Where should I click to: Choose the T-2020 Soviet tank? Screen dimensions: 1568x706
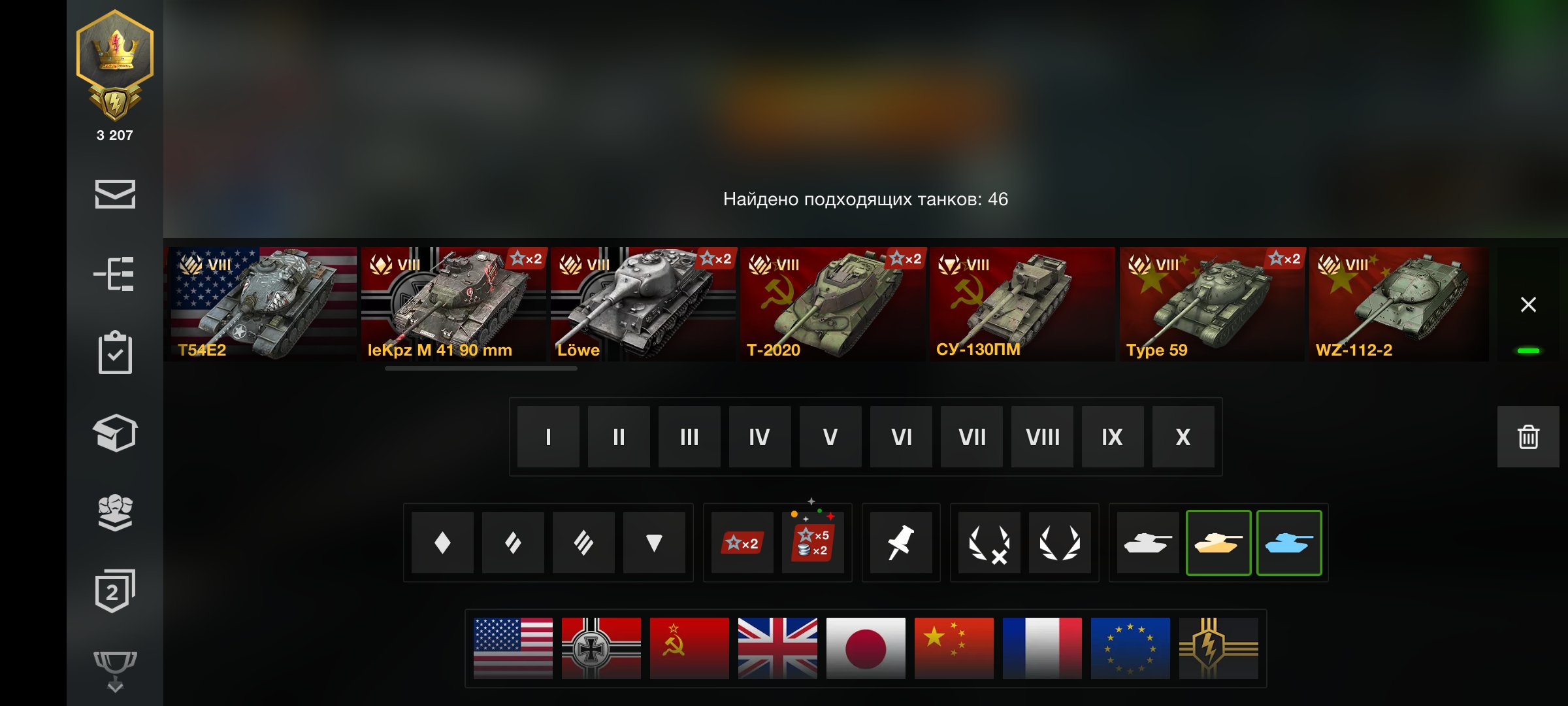pyautogui.click(x=832, y=304)
